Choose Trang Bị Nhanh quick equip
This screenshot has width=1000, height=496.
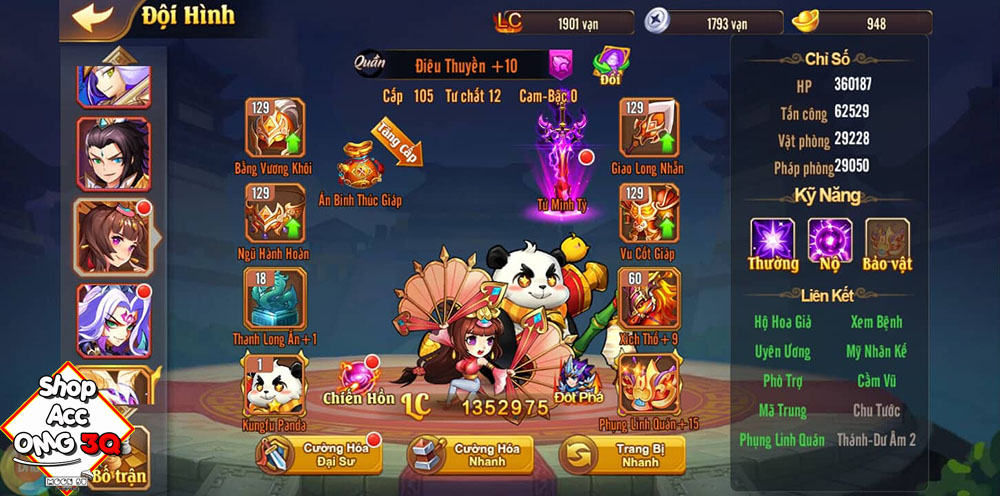tap(622, 454)
